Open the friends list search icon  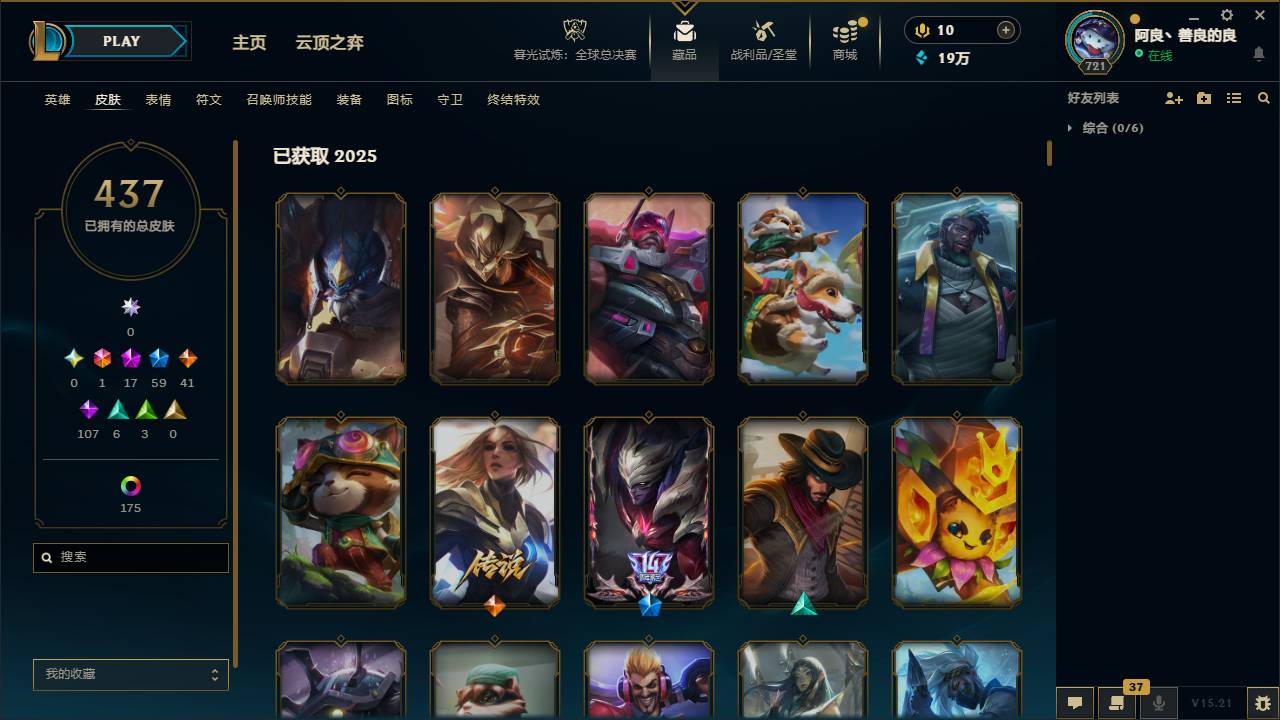[x=1263, y=98]
